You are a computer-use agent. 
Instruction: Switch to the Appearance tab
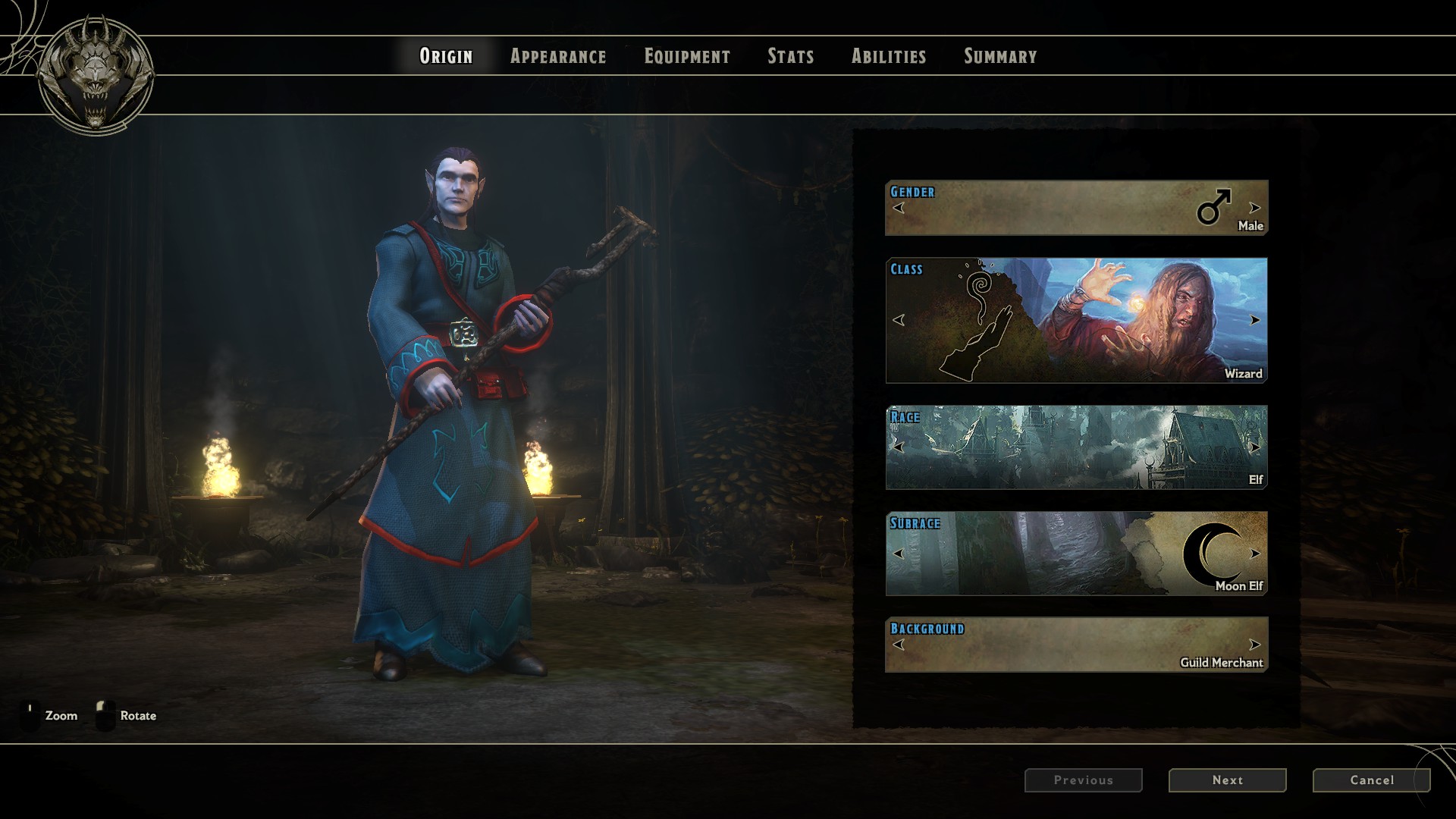click(558, 56)
